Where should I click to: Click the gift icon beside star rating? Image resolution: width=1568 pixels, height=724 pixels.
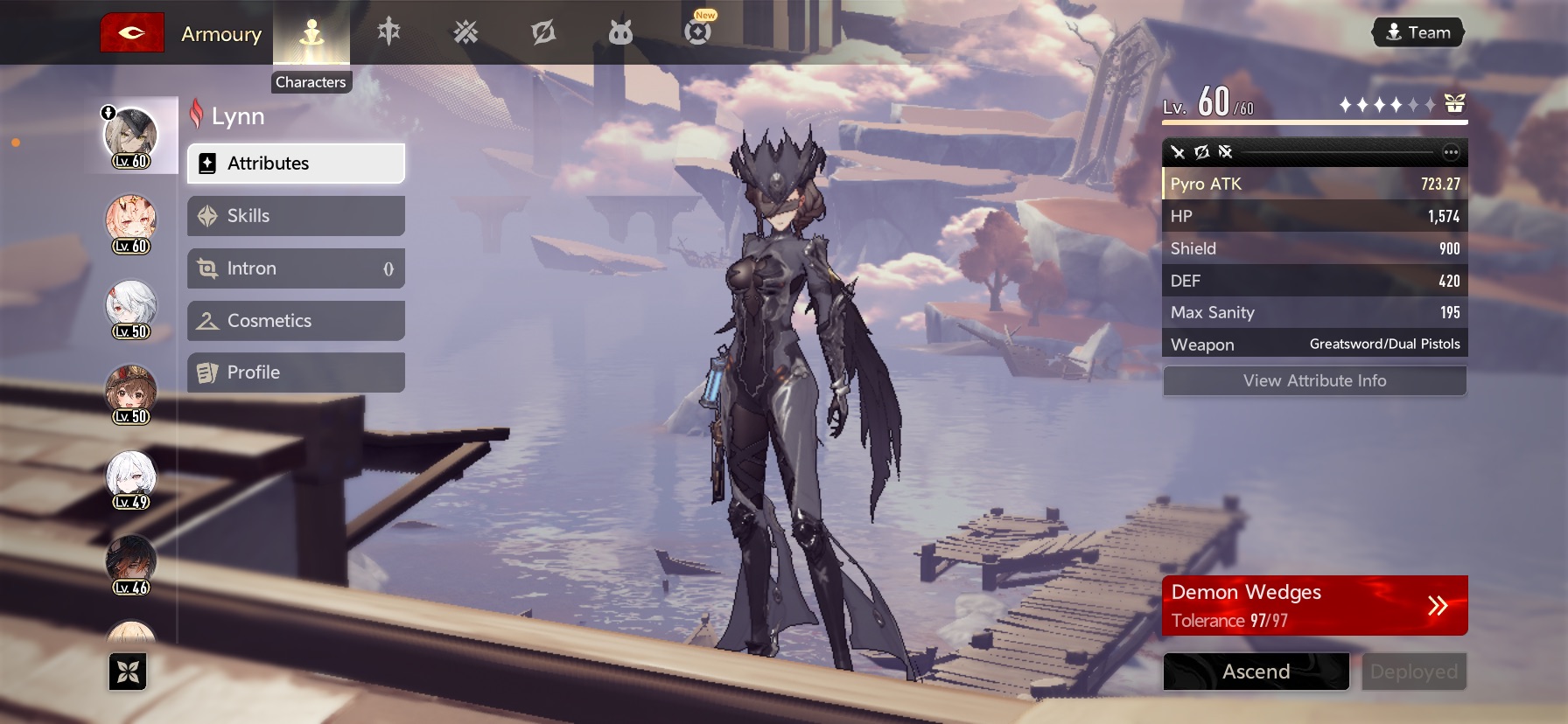coord(1454,104)
